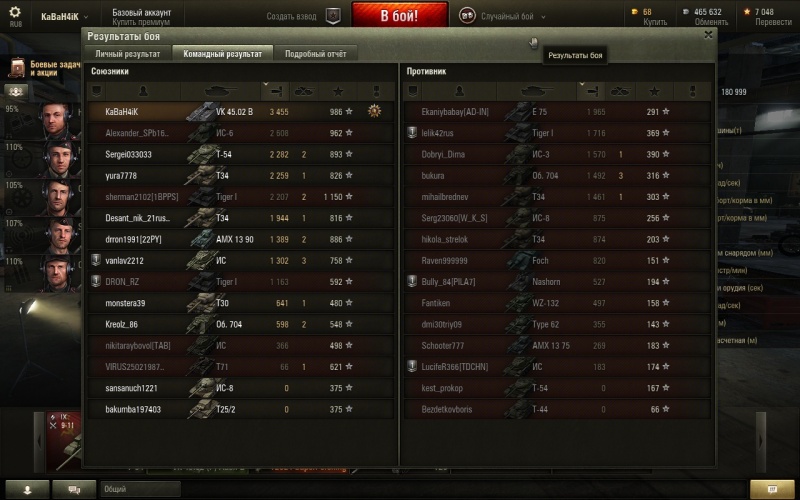Select enemy row Raven999999 with Foch
800x500 pixels.
click(556, 261)
